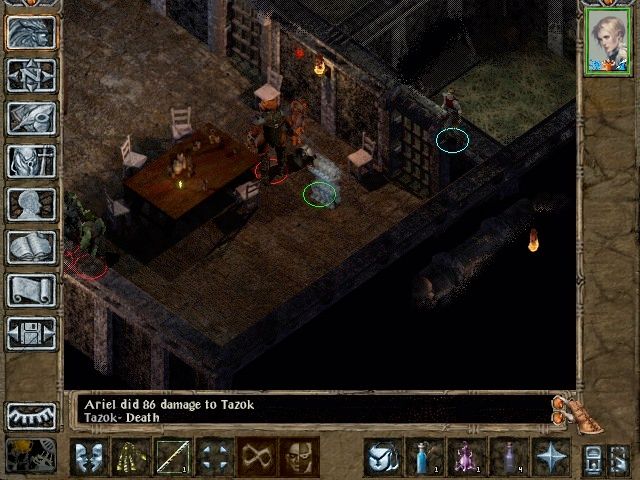Open the inventory screen with armored figure
The width and height of the screenshot is (640, 480).
[x=31, y=160]
